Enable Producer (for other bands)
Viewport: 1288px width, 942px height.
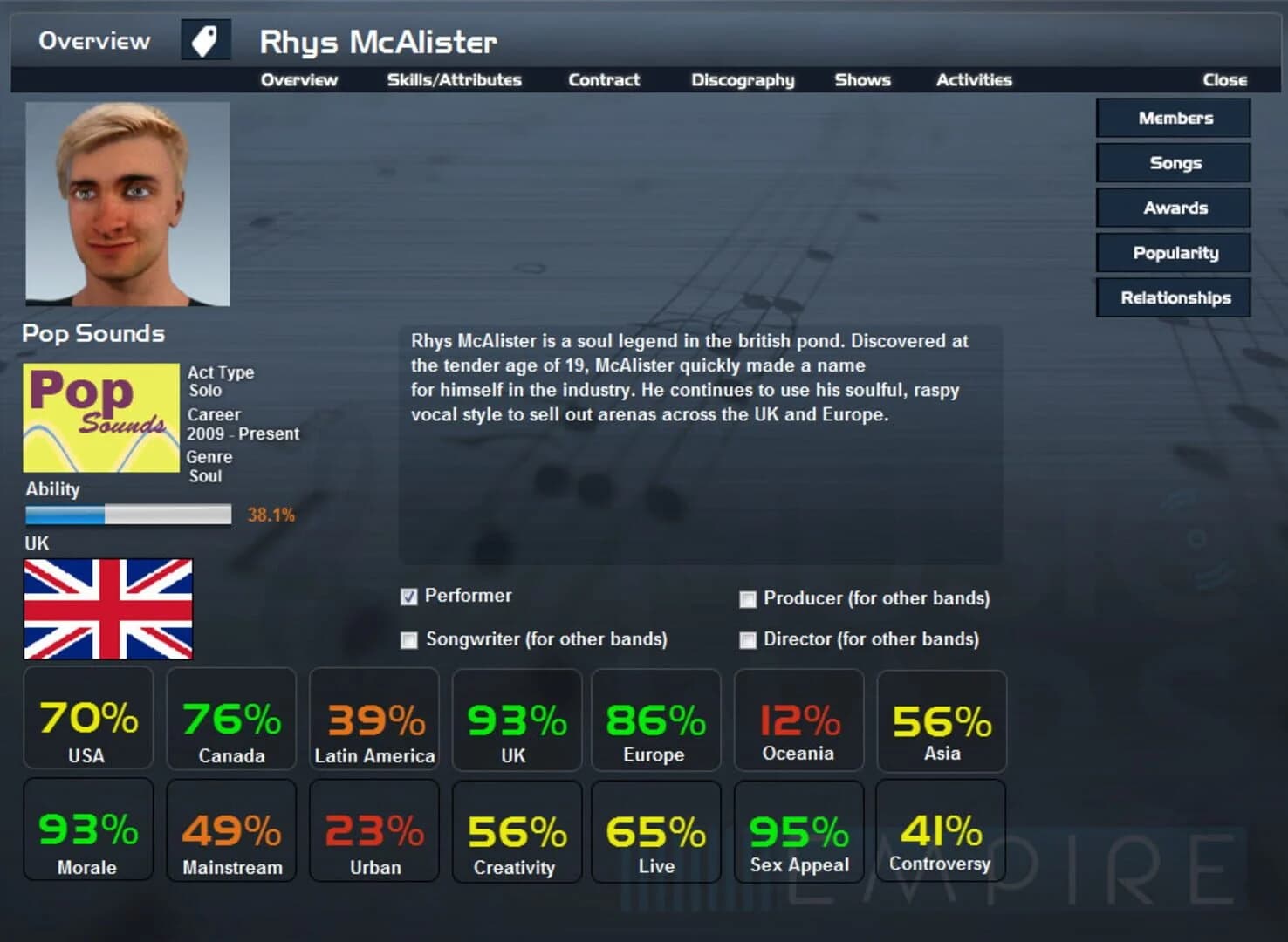[x=748, y=599]
